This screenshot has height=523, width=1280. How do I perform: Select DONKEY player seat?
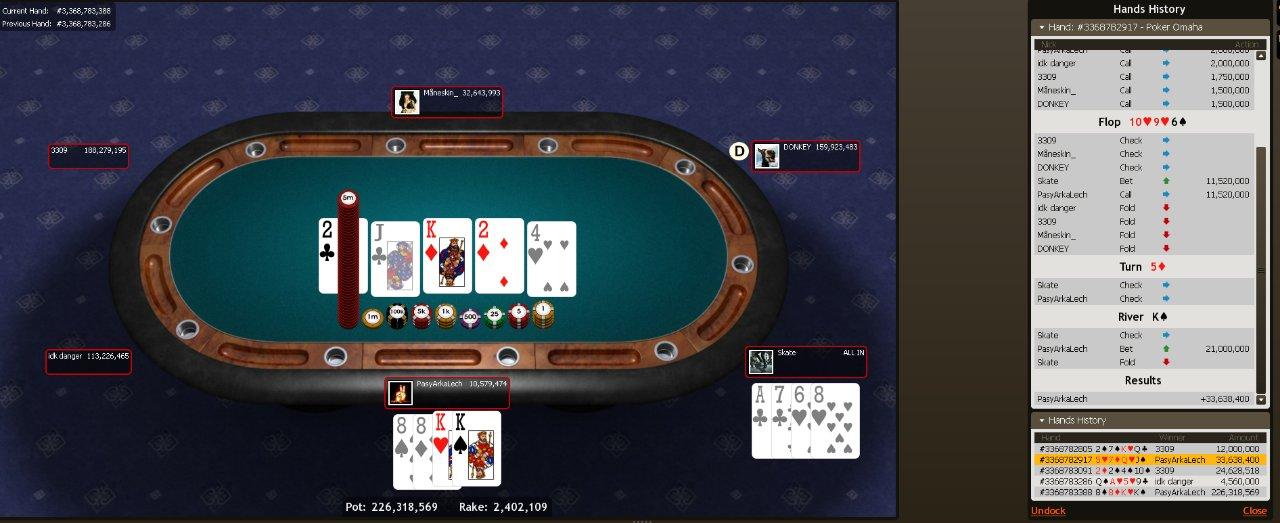807,155
